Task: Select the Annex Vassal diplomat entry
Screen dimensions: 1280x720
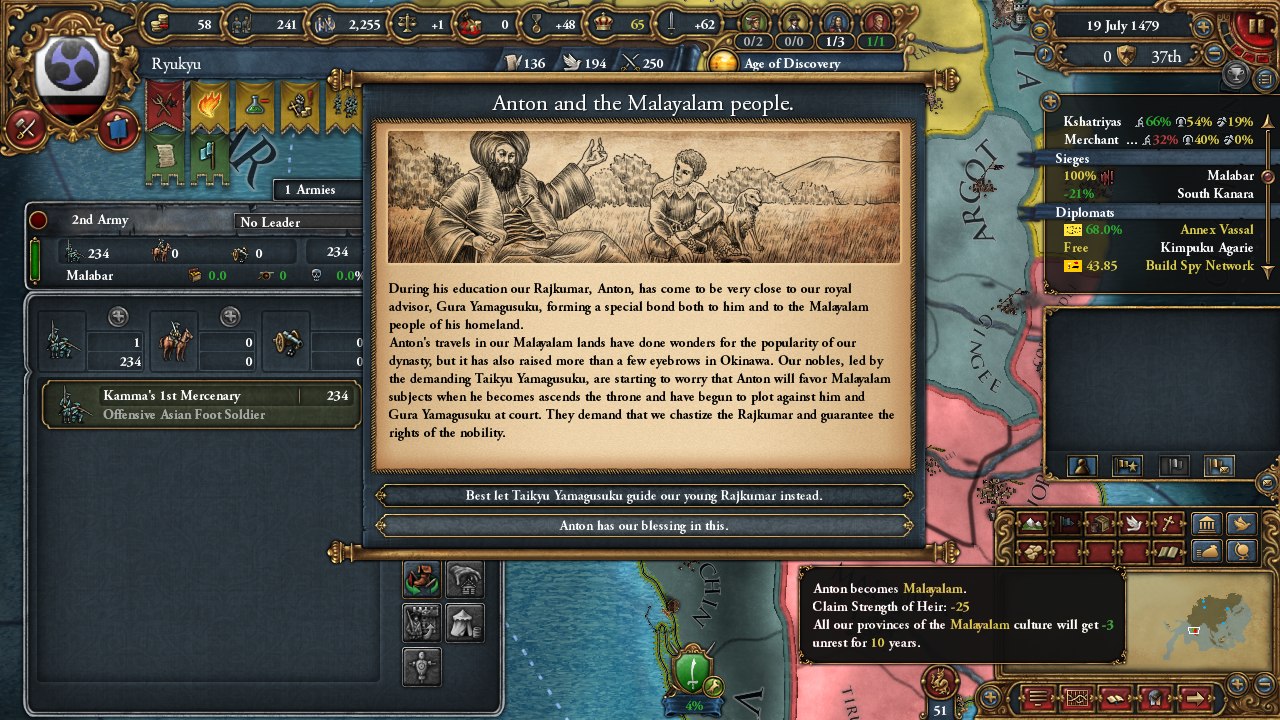Action: pyautogui.click(x=1160, y=230)
